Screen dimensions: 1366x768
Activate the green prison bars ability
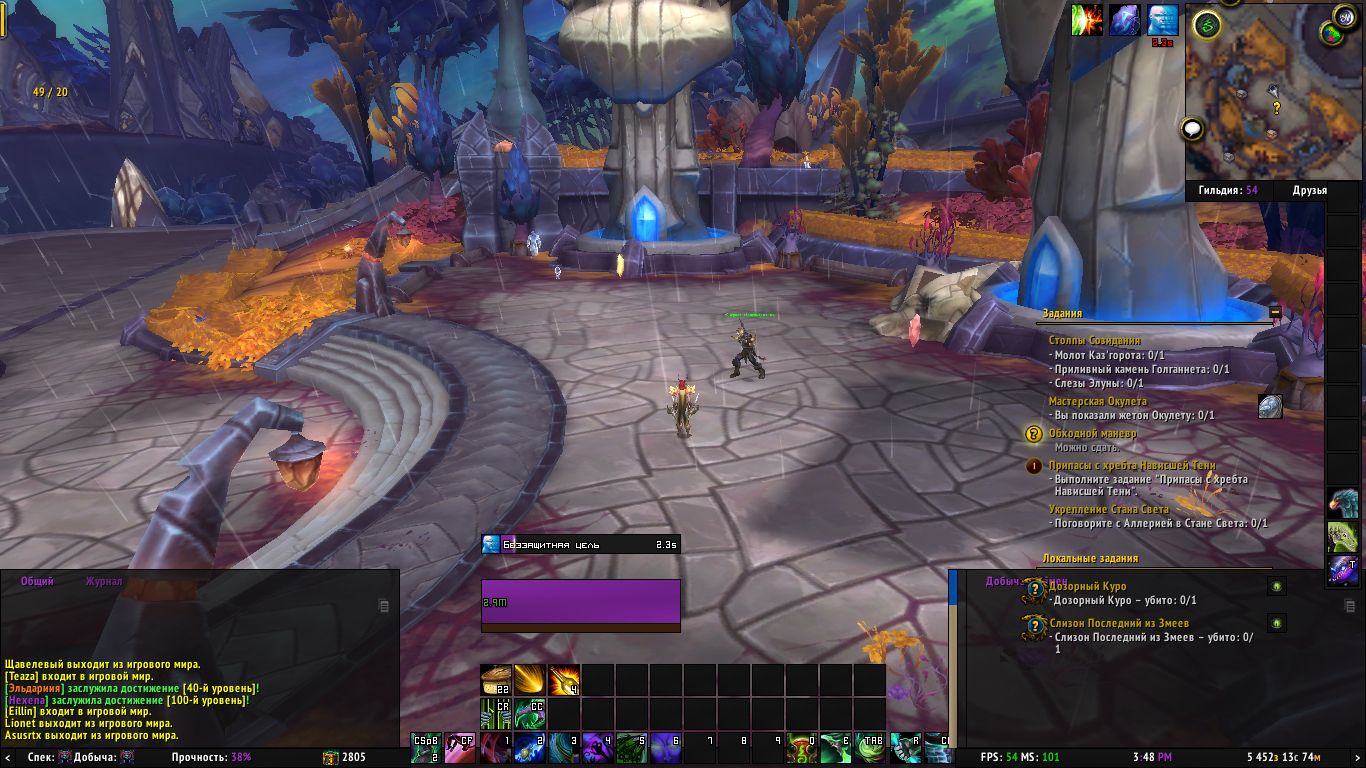click(496, 713)
